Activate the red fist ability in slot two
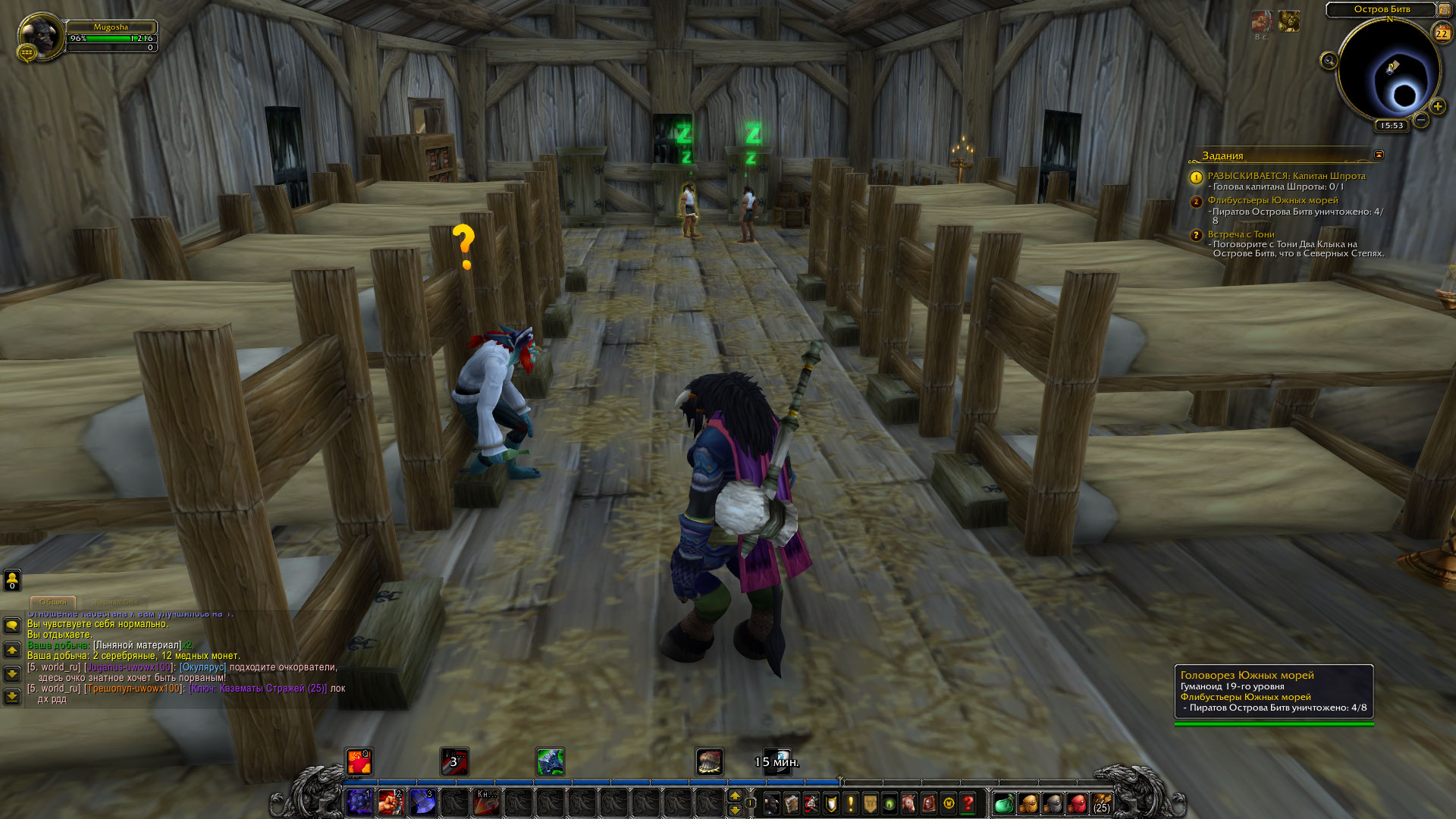 (391, 802)
